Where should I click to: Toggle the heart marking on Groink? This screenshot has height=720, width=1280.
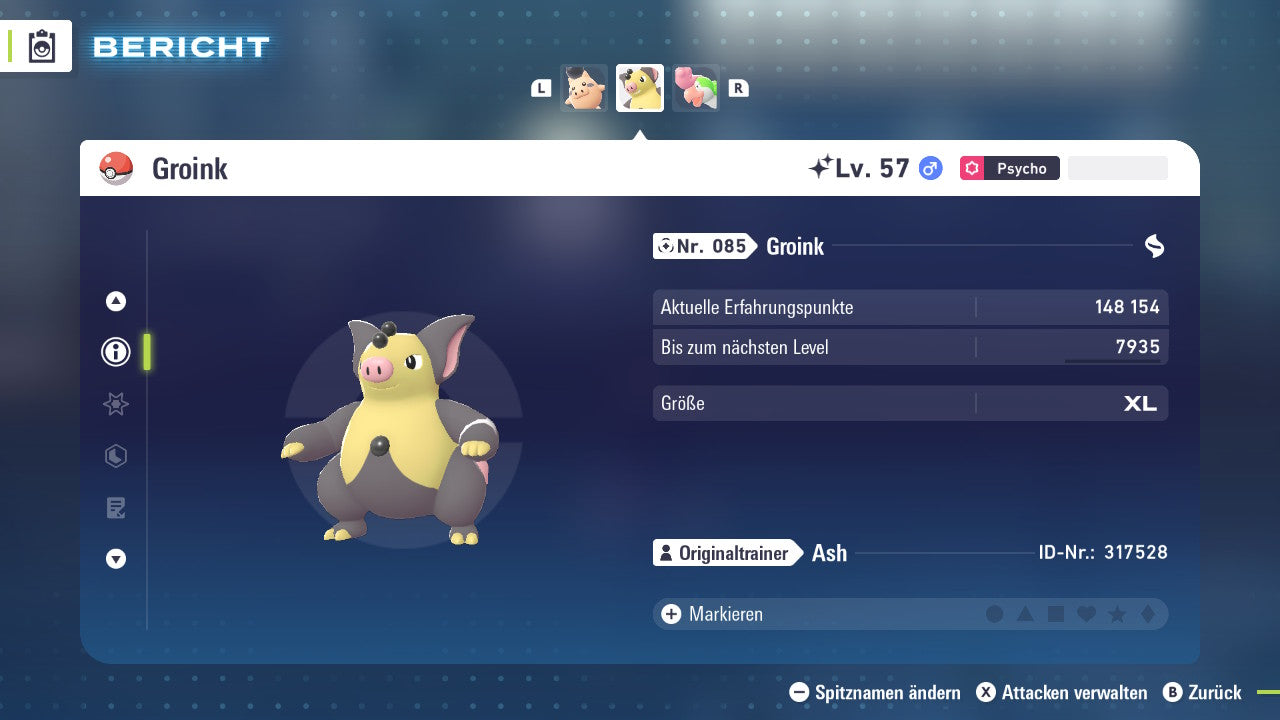1085,614
